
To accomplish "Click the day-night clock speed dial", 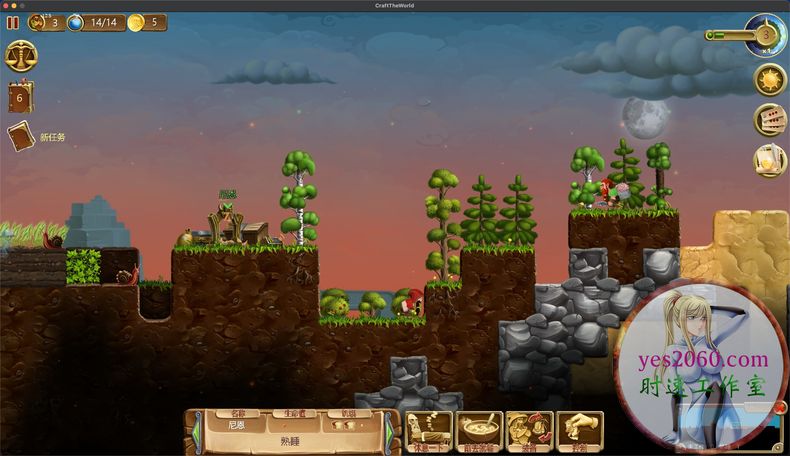I will [x=766, y=34].
